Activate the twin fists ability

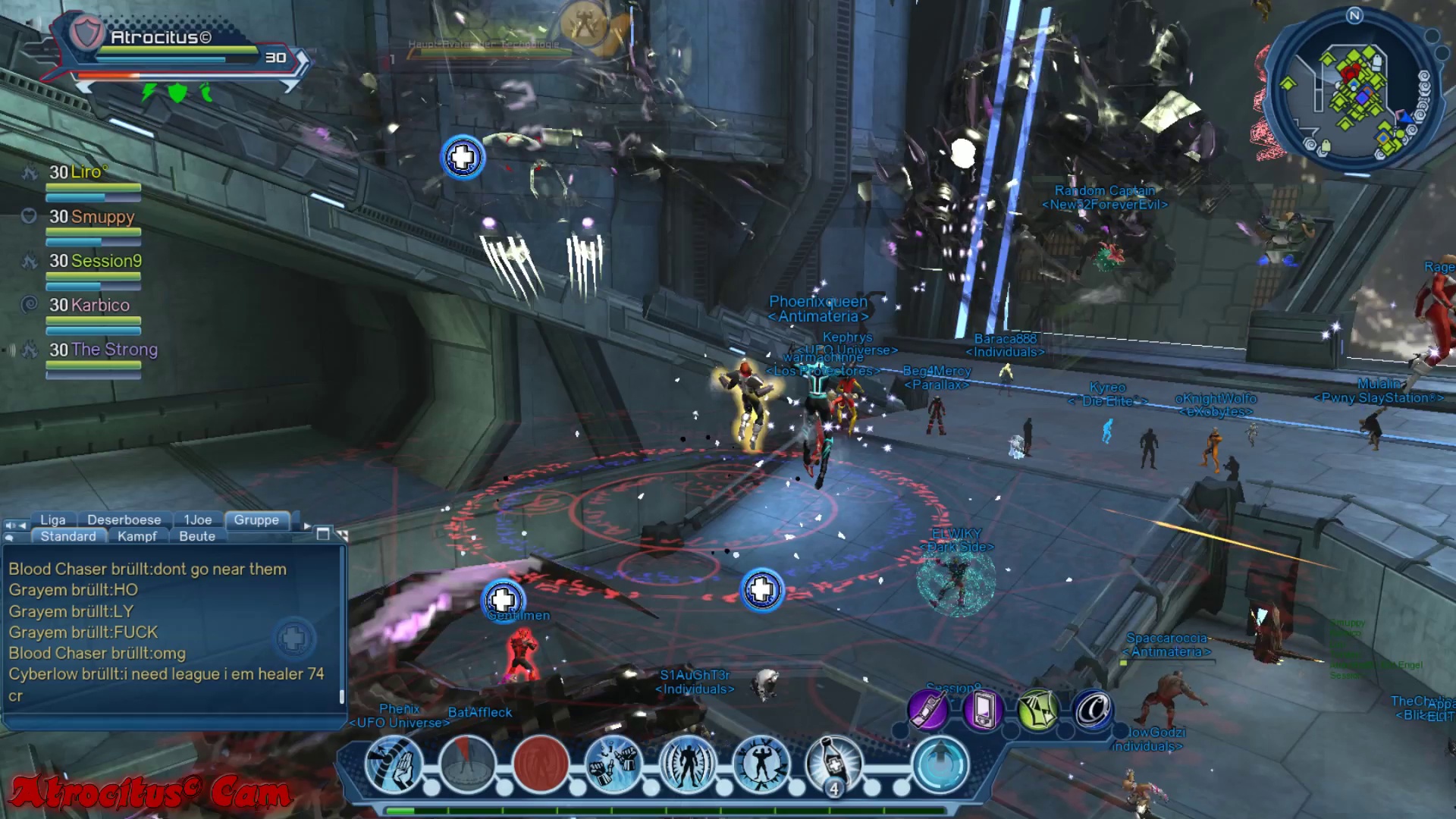click(x=613, y=764)
